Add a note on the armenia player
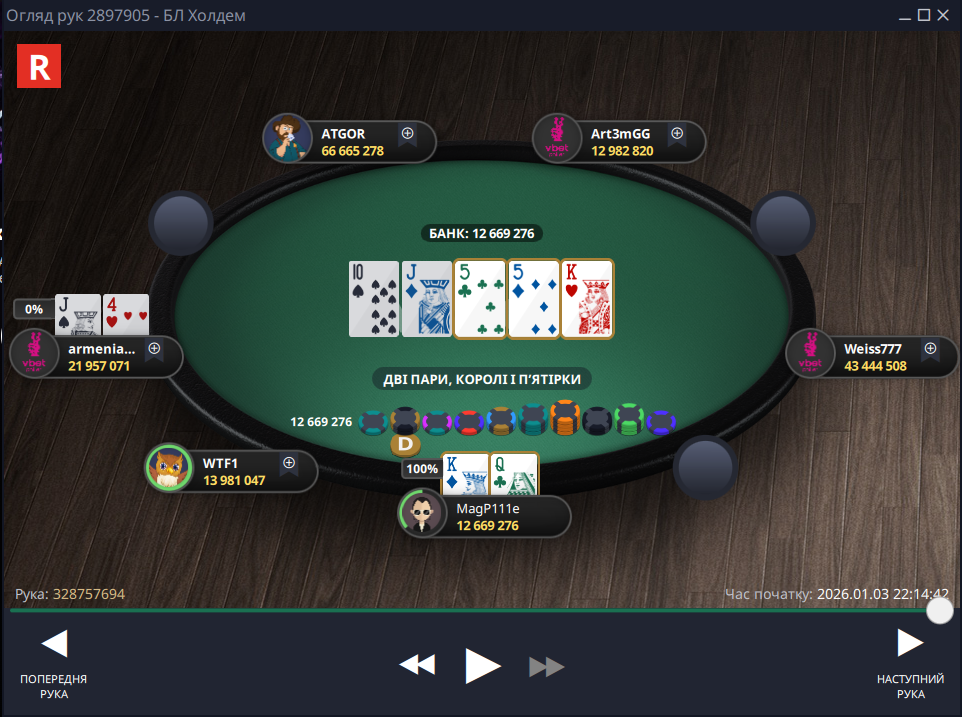 pos(155,349)
